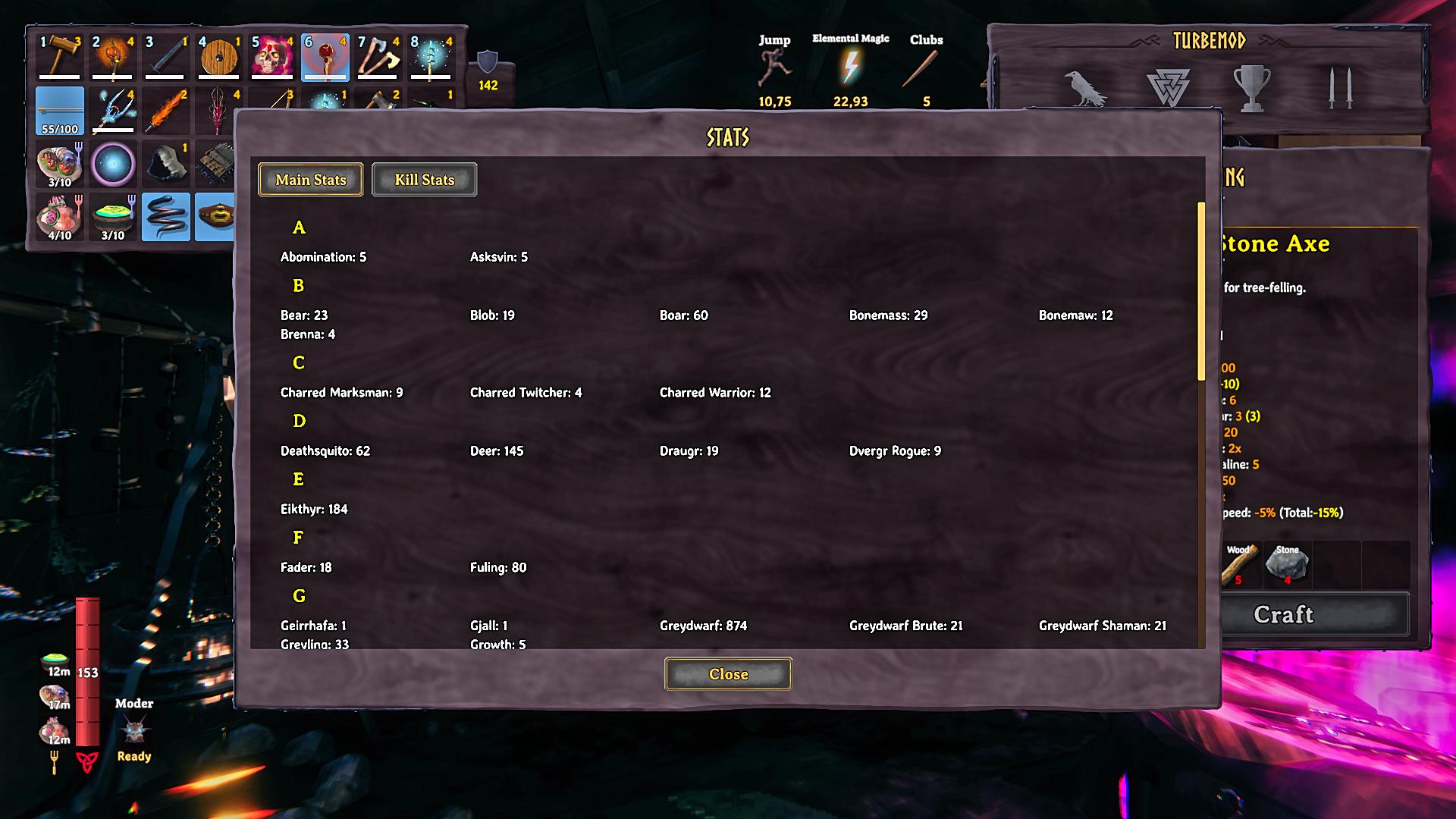Viewport: 1456px width, 819px height.
Task: Open the trophy cup panel
Action: pos(1252,89)
